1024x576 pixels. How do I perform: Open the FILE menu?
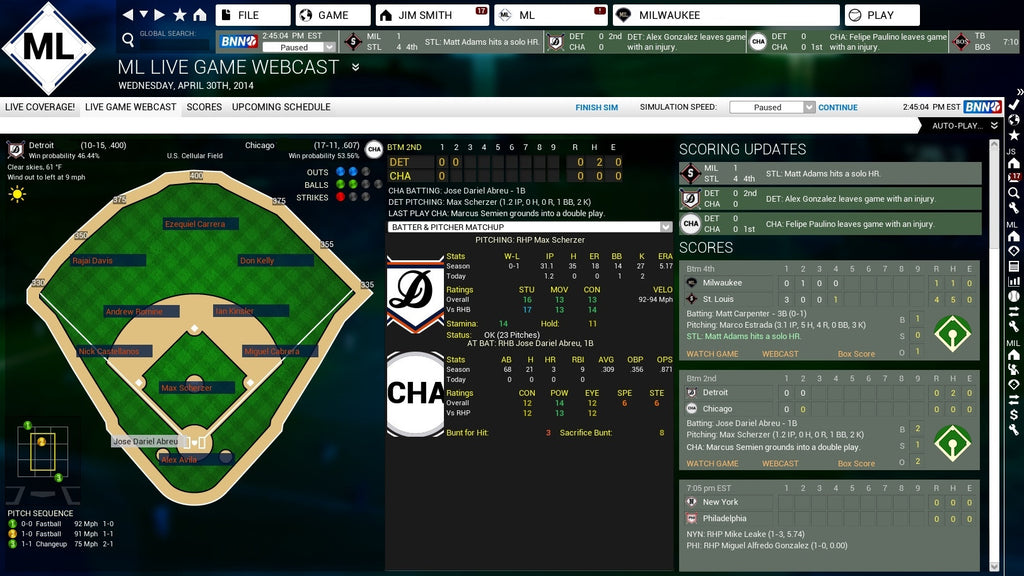(252, 15)
